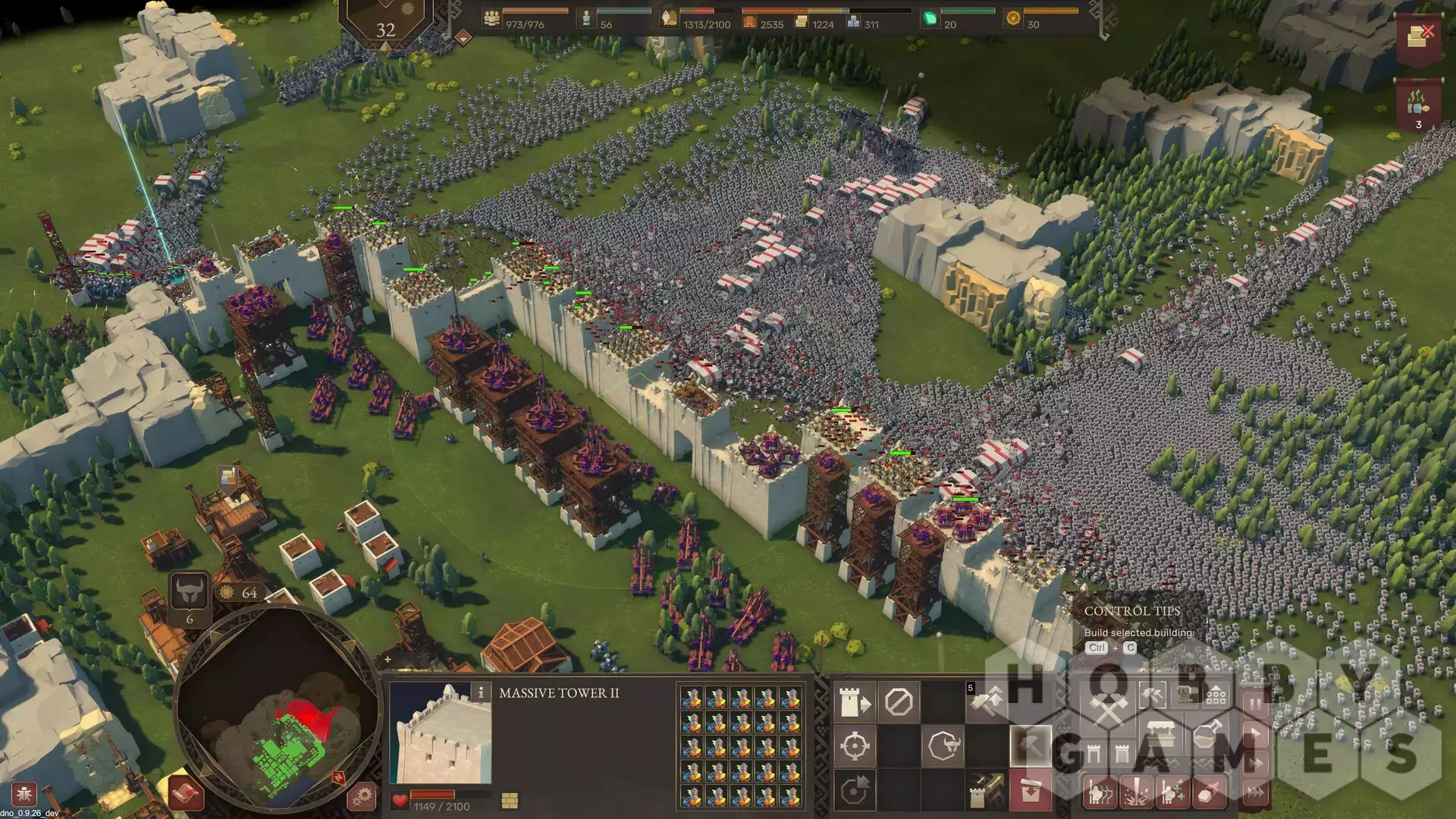Activate the crosshair target command

pos(855,746)
